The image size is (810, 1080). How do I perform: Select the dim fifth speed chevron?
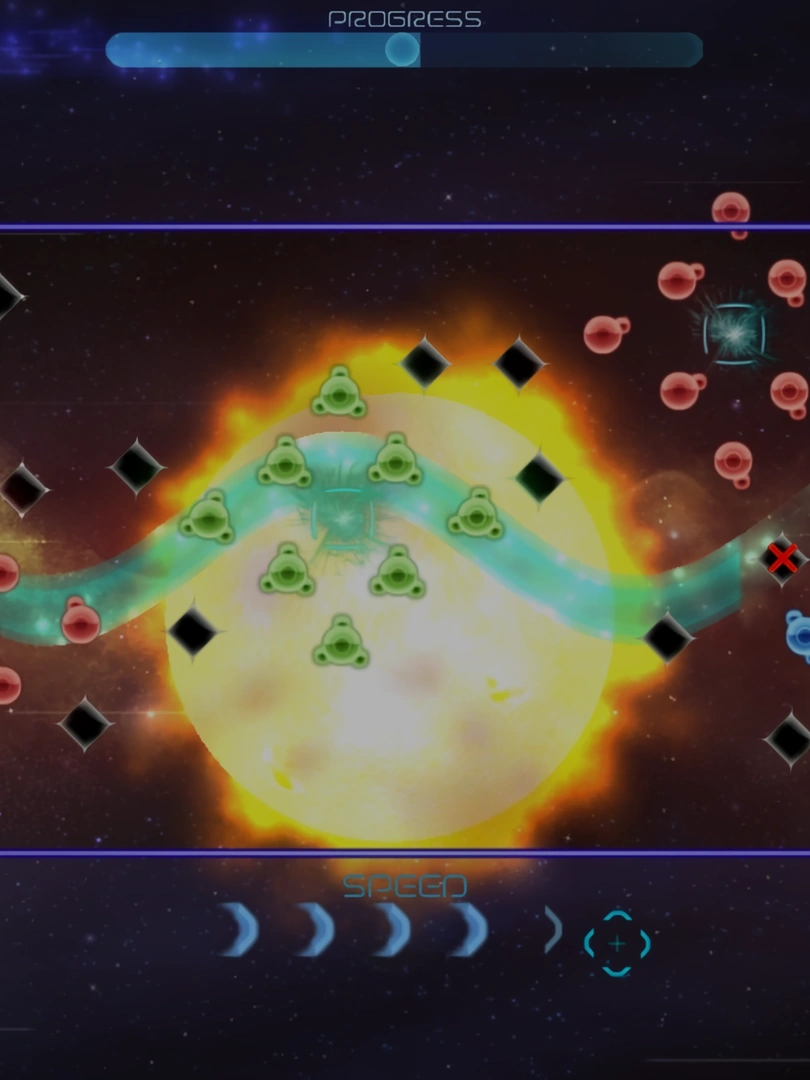click(x=553, y=929)
